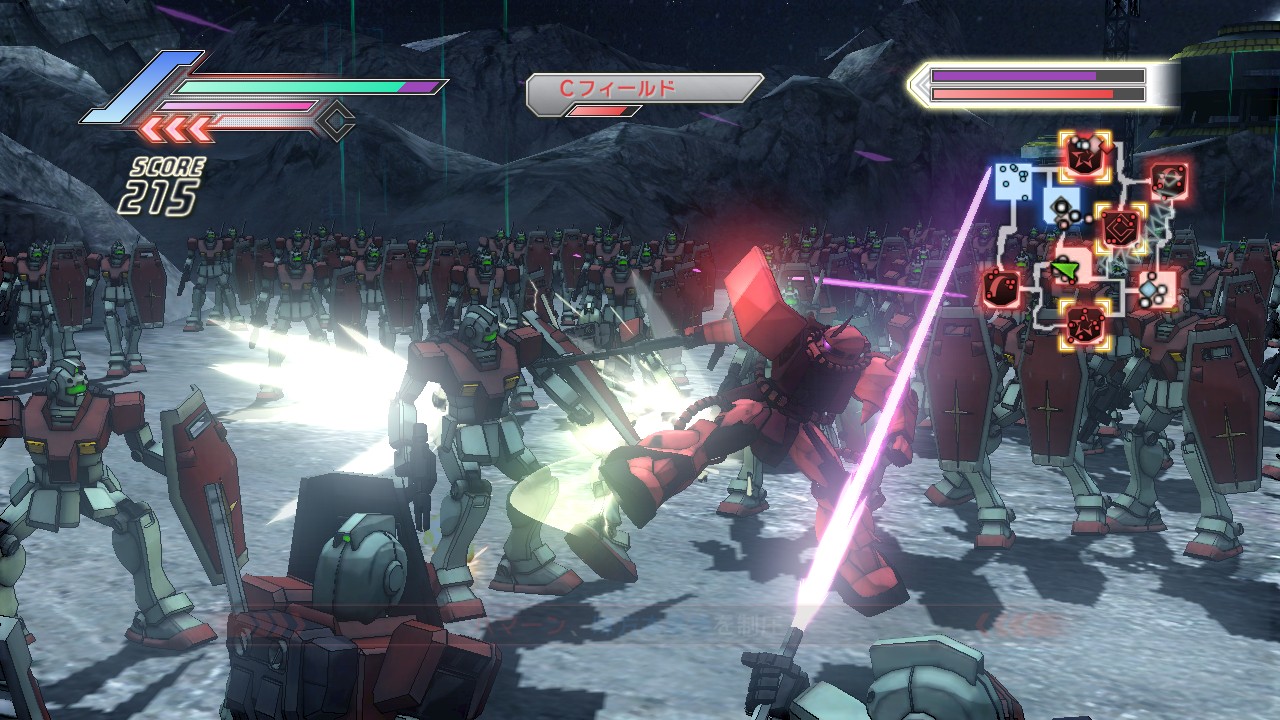This screenshot has width=1280, height=720.
Task: Choose the enemy field with hexagon emblem
Action: 1120,227
